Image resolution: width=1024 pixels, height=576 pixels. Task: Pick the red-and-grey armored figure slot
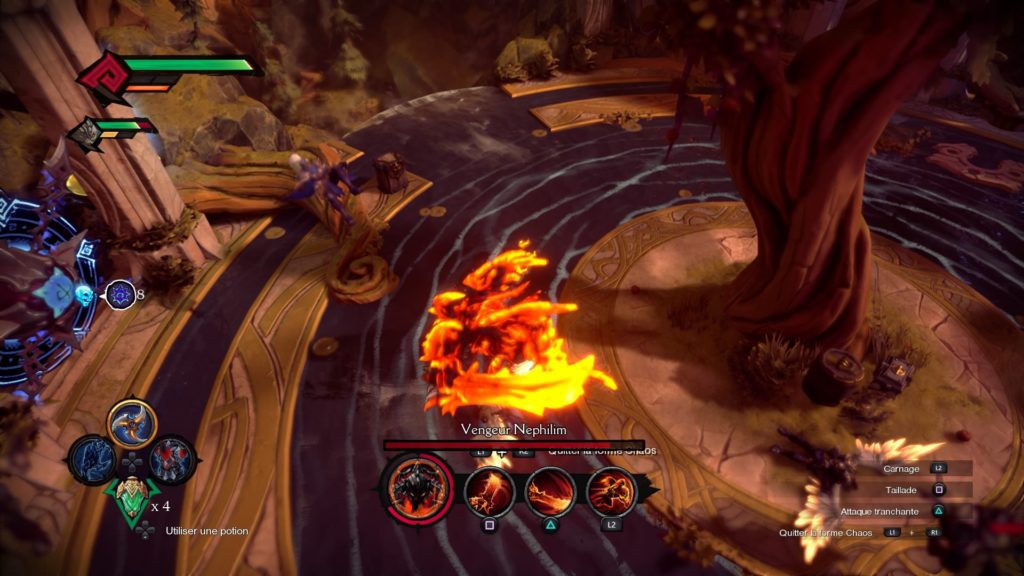171,461
